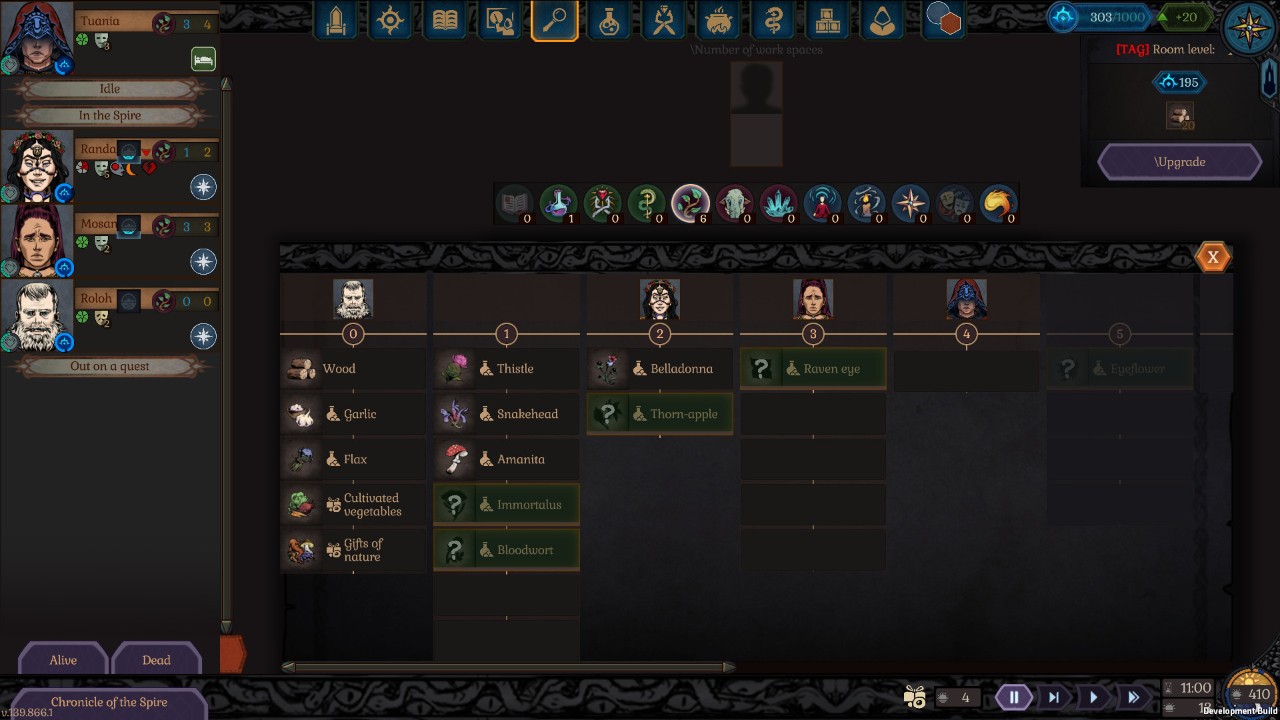Select Tuania's character portrait

click(x=38, y=37)
